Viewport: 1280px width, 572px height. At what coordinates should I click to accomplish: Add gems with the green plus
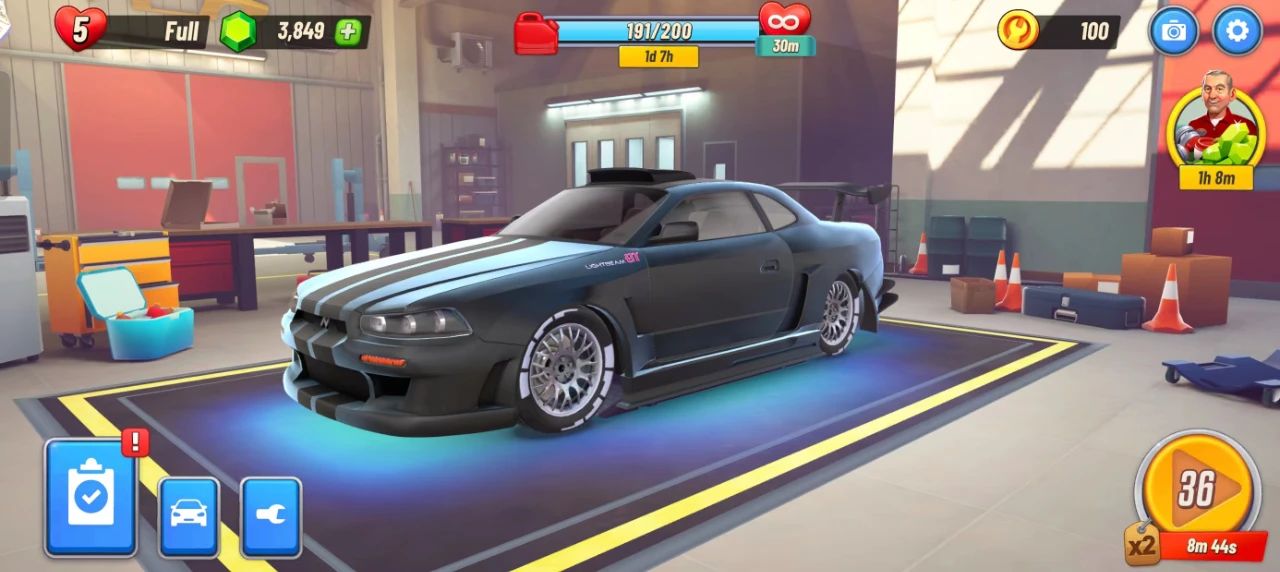click(348, 31)
